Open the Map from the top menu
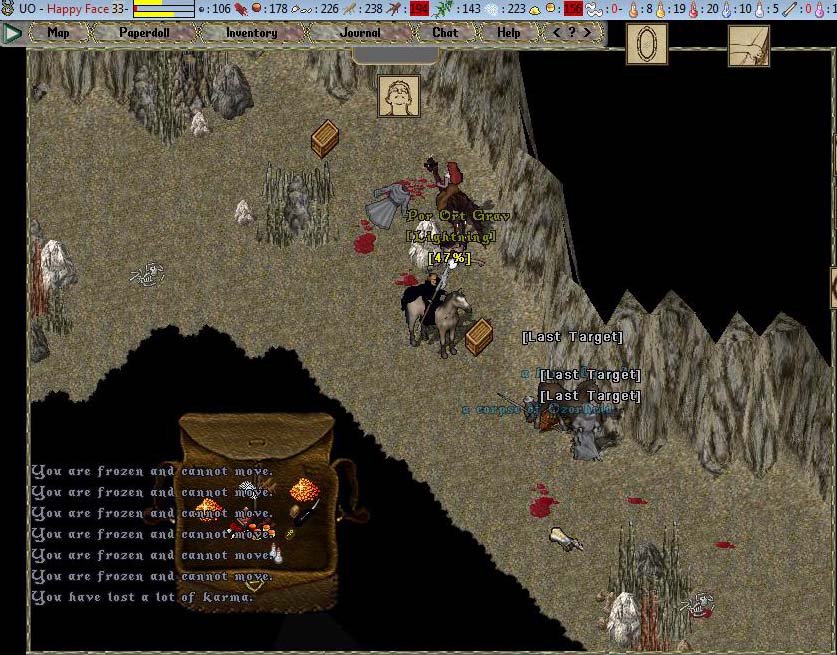This screenshot has width=837, height=655. point(59,32)
